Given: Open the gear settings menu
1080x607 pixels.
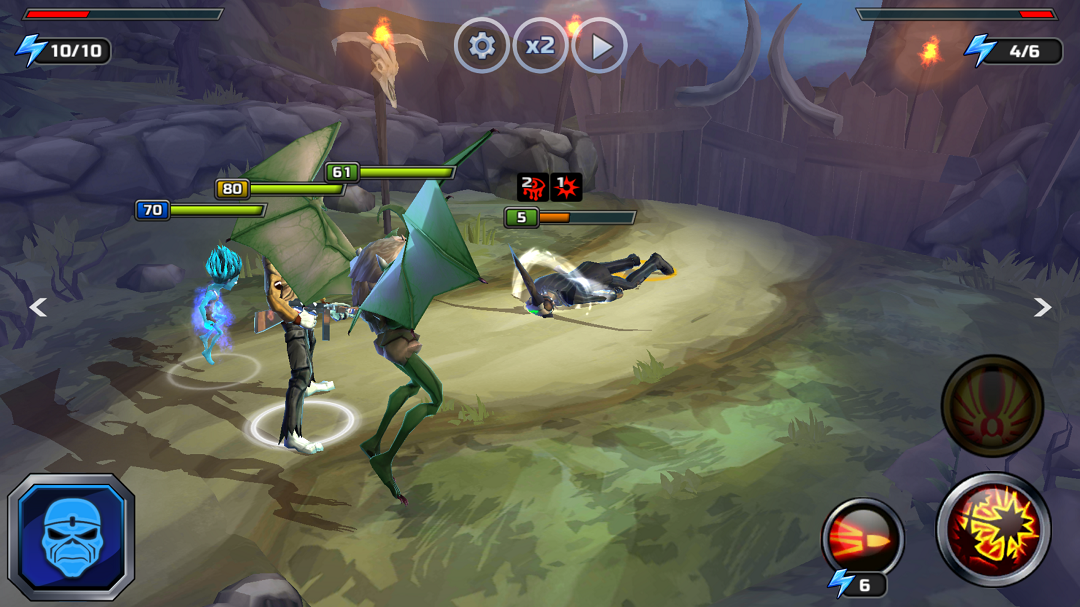Looking at the screenshot, I should tap(482, 46).
